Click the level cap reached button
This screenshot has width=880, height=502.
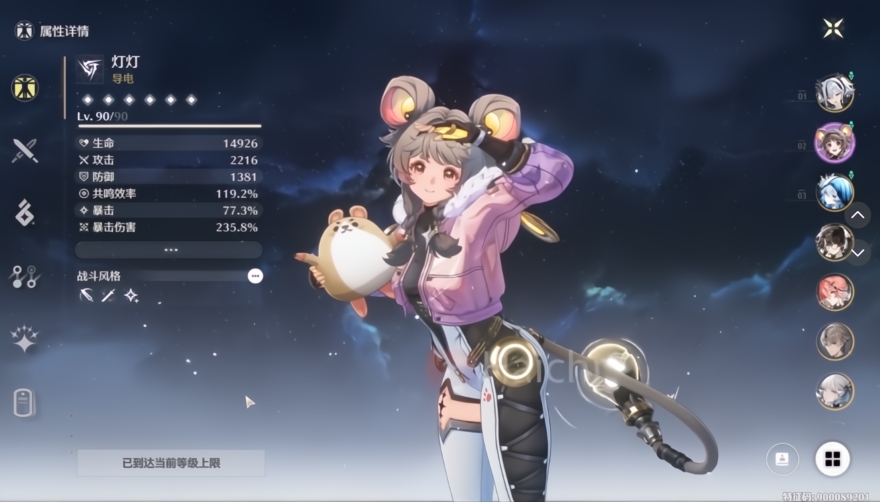tap(171, 463)
